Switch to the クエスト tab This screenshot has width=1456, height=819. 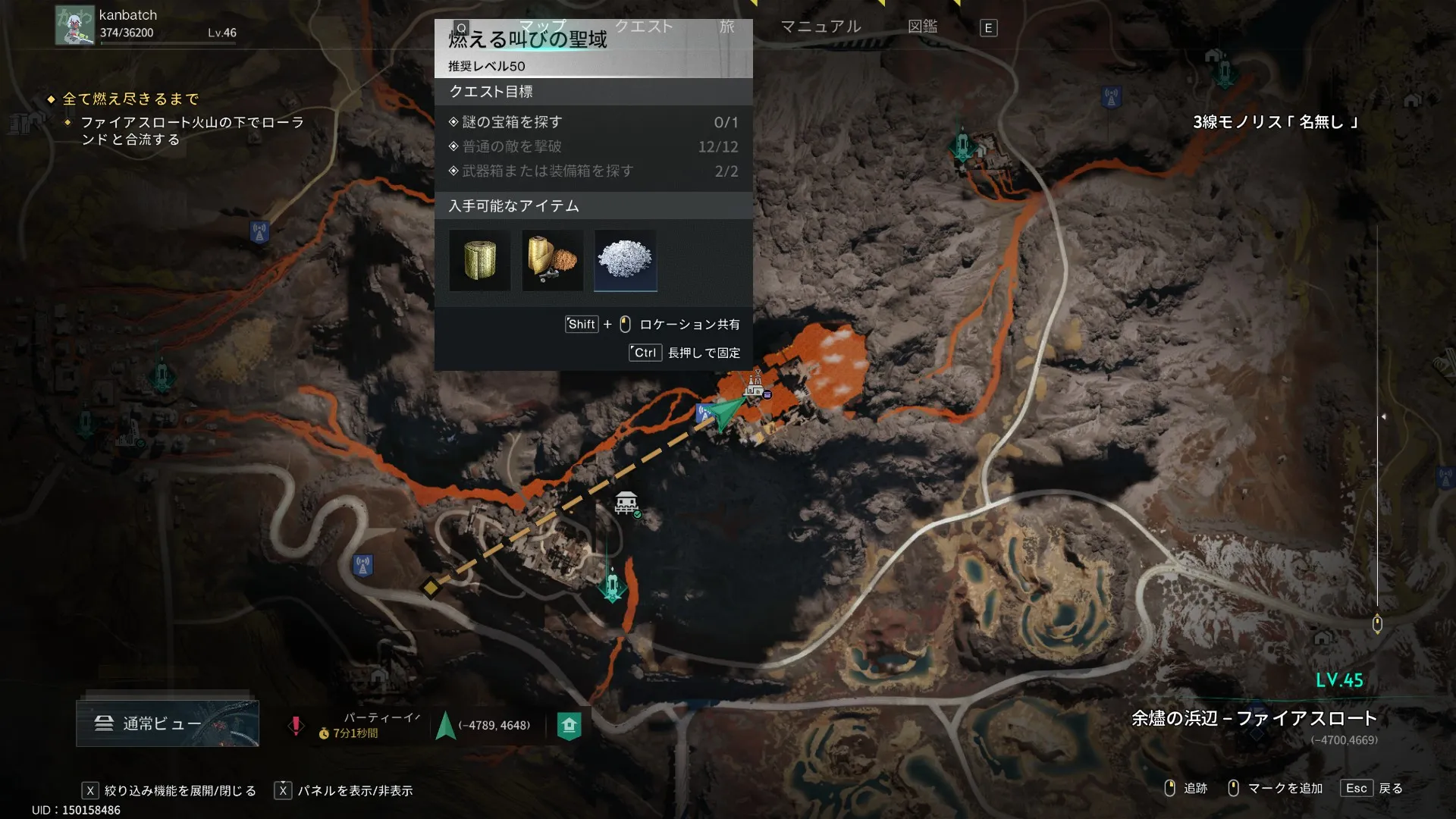tap(643, 27)
